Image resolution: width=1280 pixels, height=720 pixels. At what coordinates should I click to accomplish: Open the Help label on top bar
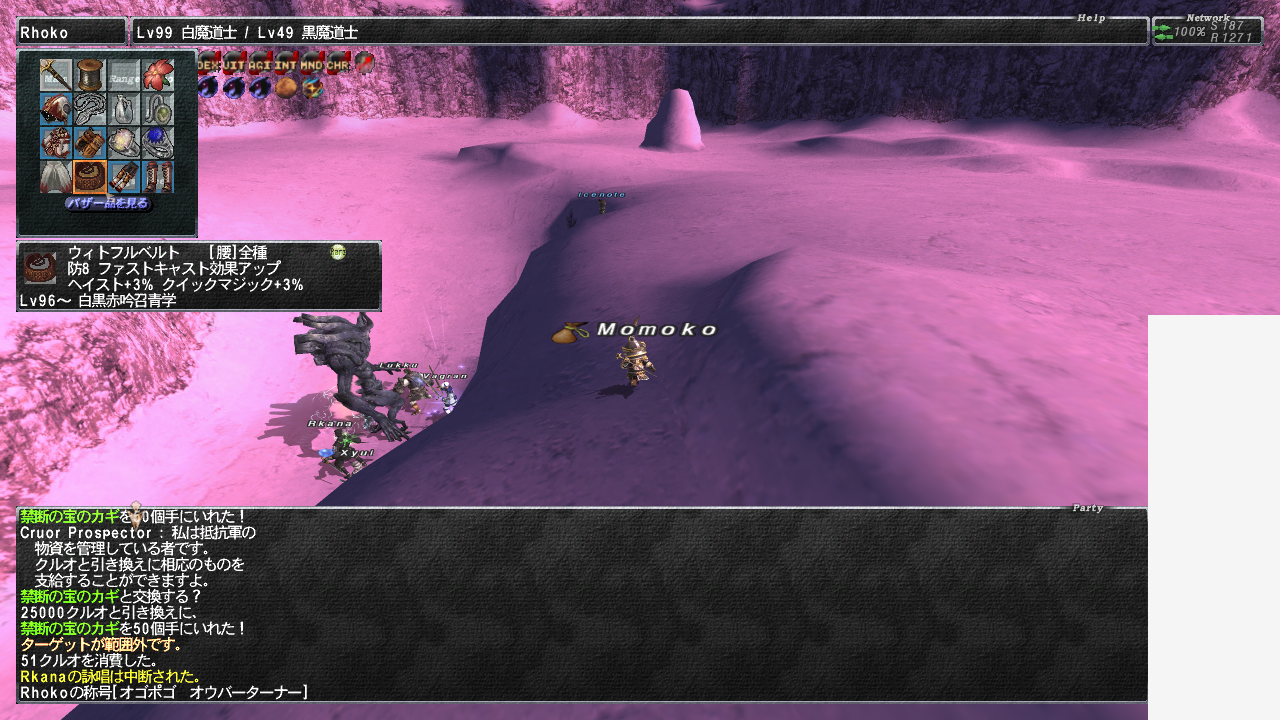1091,18
